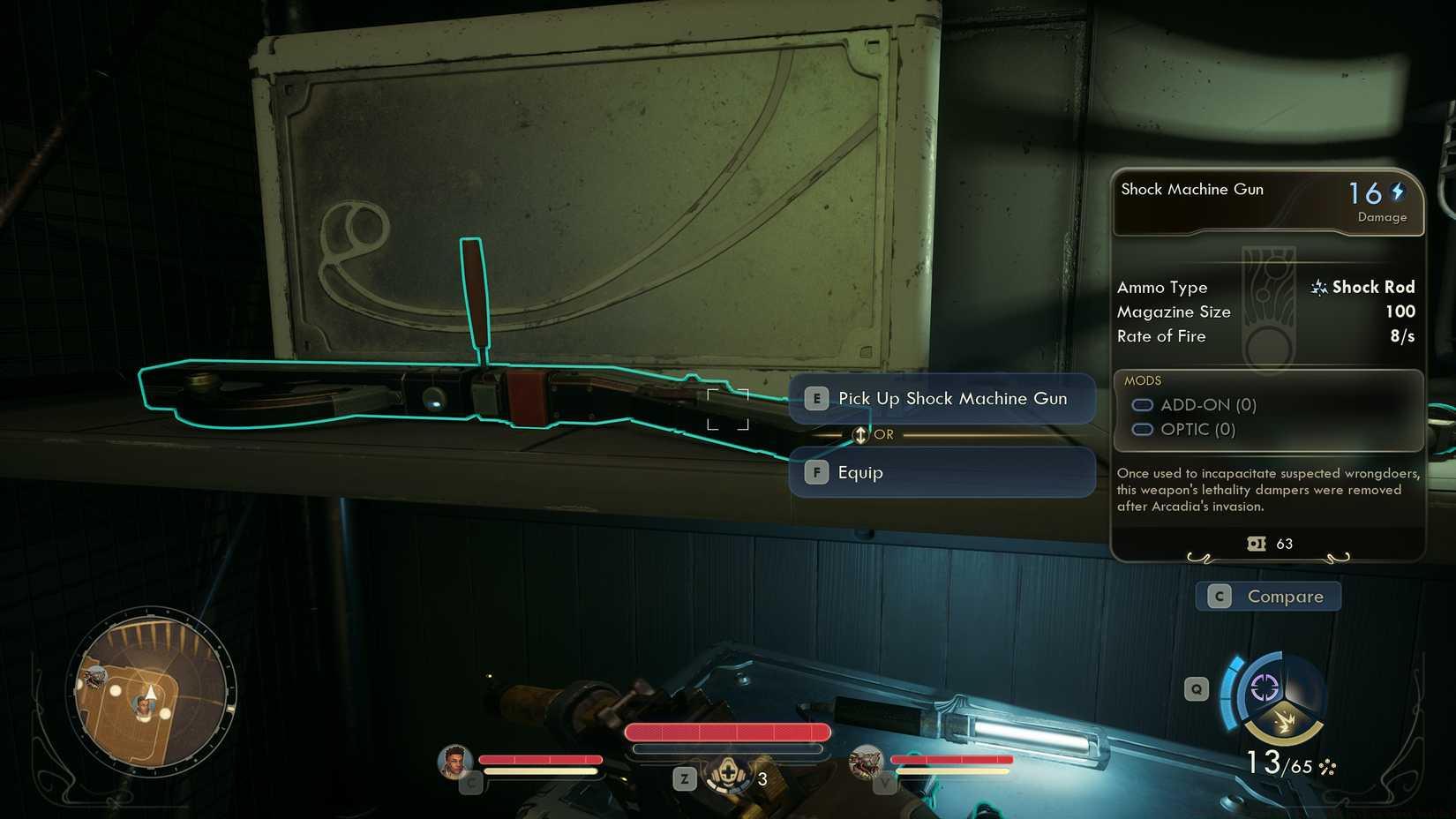Open the Compare panel for this weapon

(x=1268, y=596)
